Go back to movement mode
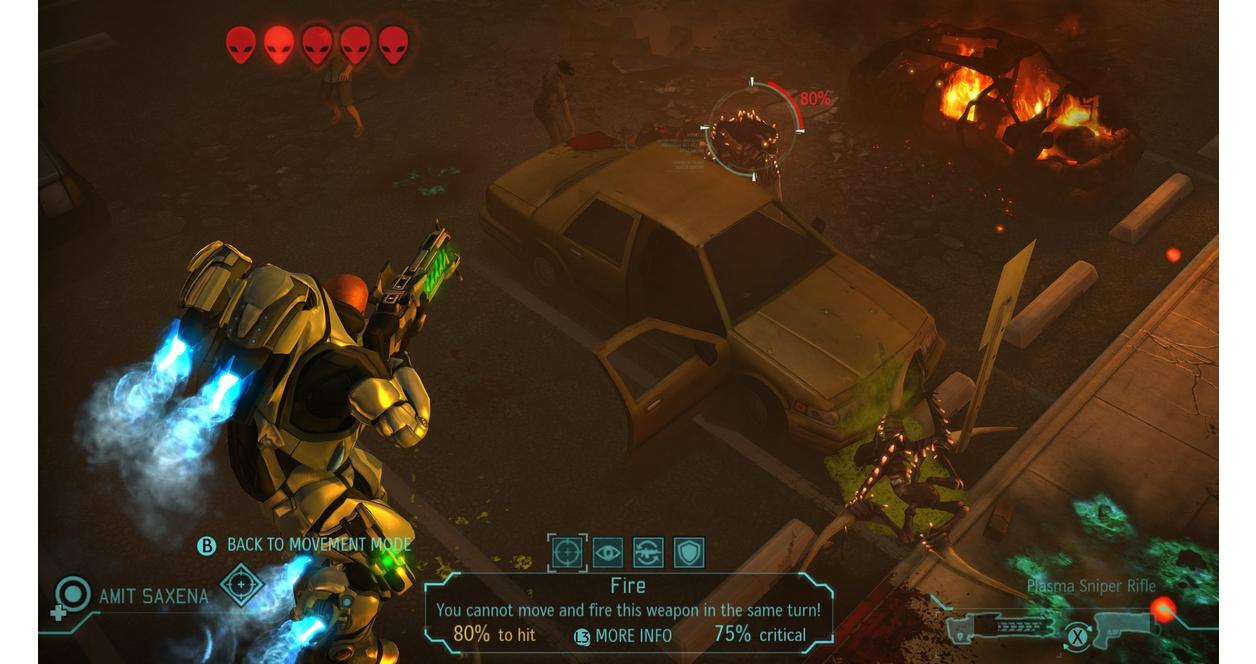This screenshot has width=1256, height=664. point(306,545)
